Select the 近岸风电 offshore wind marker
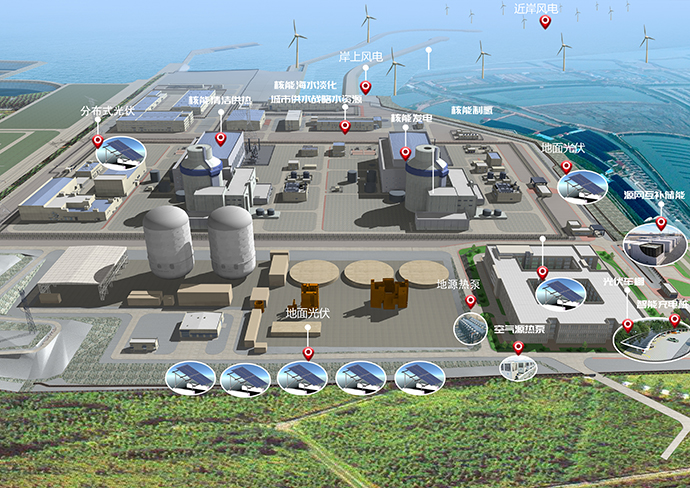The width and height of the screenshot is (690, 488). click(545, 21)
